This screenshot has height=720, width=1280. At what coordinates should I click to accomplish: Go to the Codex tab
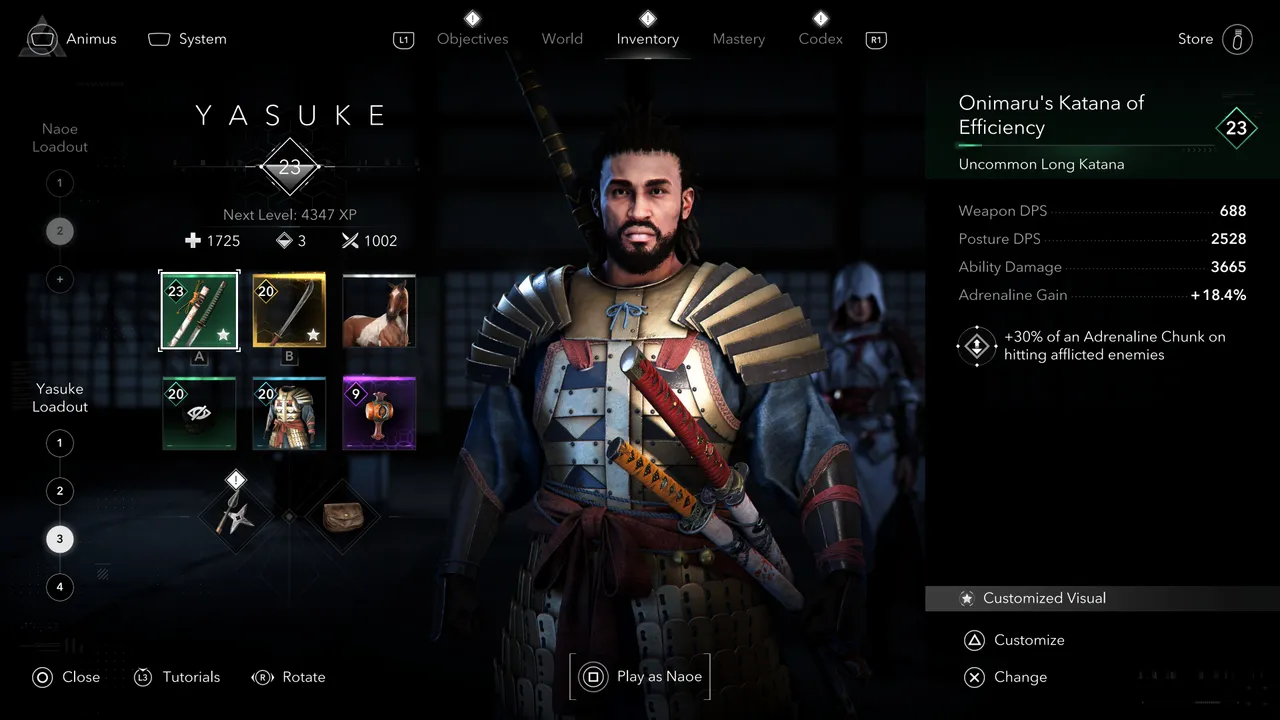click(820, 39)
